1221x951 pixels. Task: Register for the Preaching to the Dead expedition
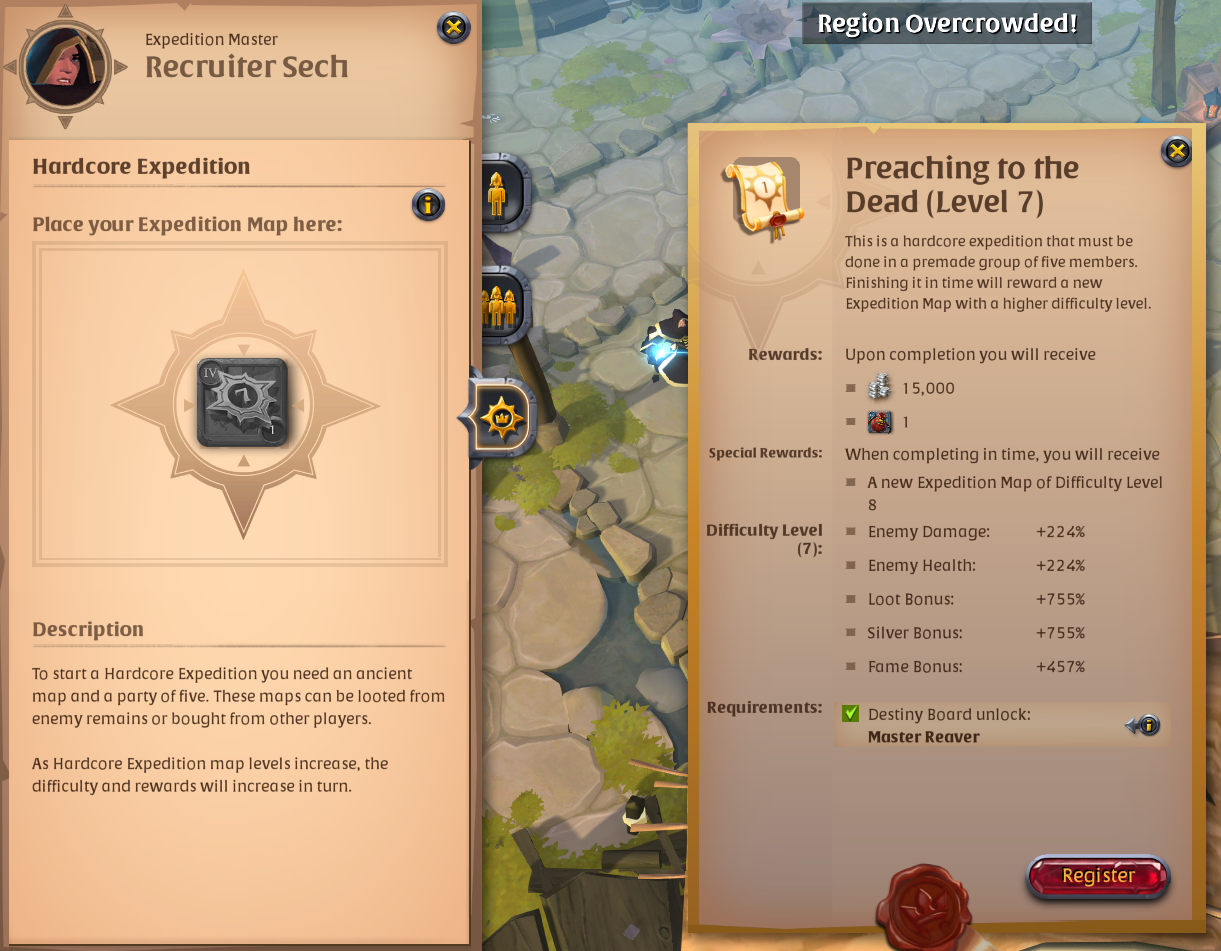tap(1098, 876)
